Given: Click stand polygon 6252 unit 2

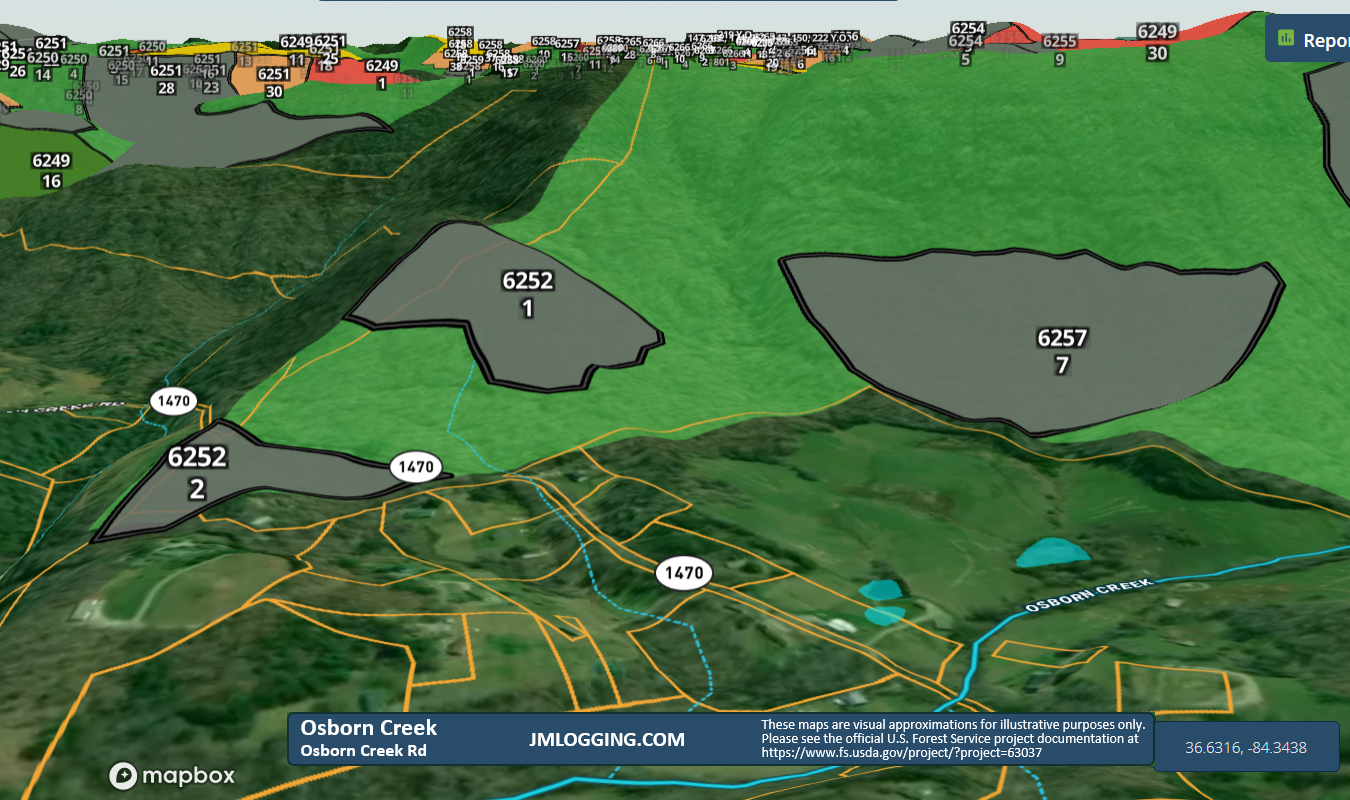Looking at the screenshot, I should click(198, 472).
